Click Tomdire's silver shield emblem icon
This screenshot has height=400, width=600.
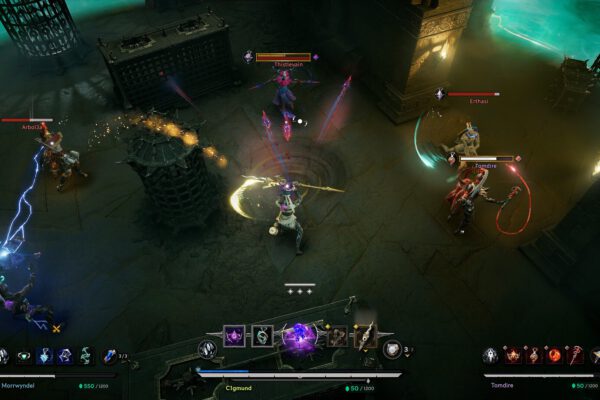coord(490,356)
